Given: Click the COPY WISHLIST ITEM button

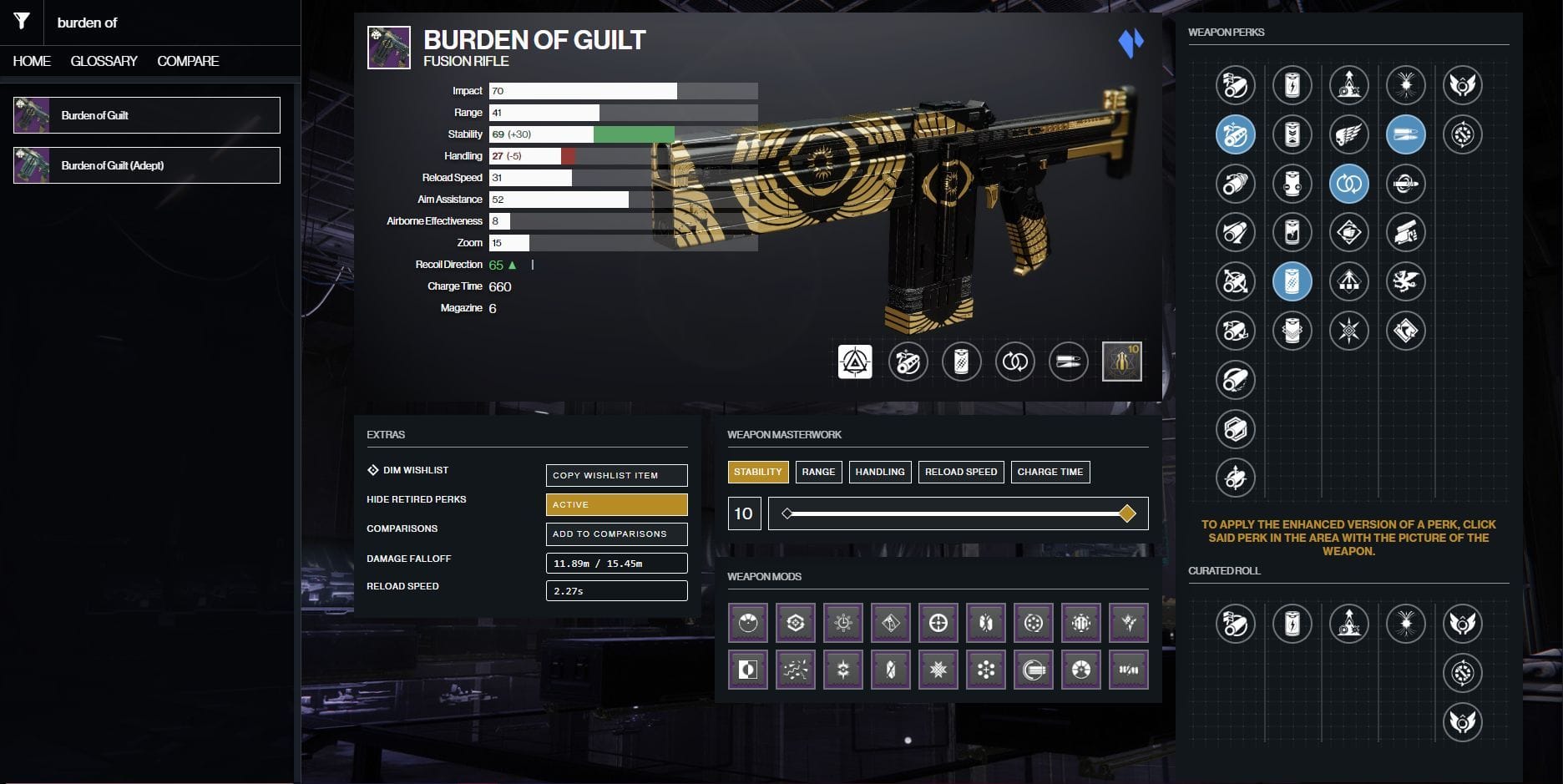Looking at the screenshot, I should pos(616,475).
